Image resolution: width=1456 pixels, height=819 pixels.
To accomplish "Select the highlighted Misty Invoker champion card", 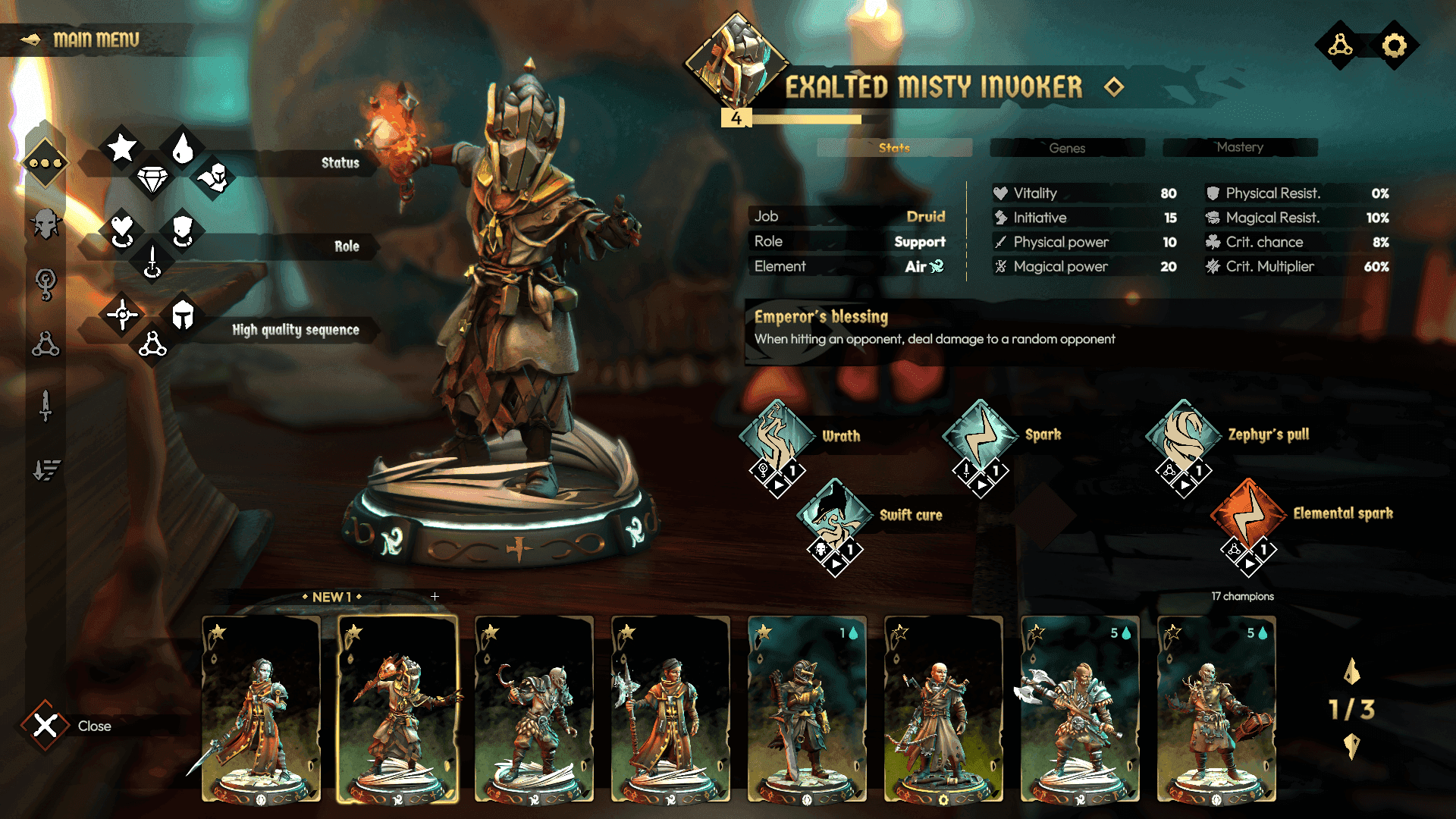I will (x=397, y=709).
